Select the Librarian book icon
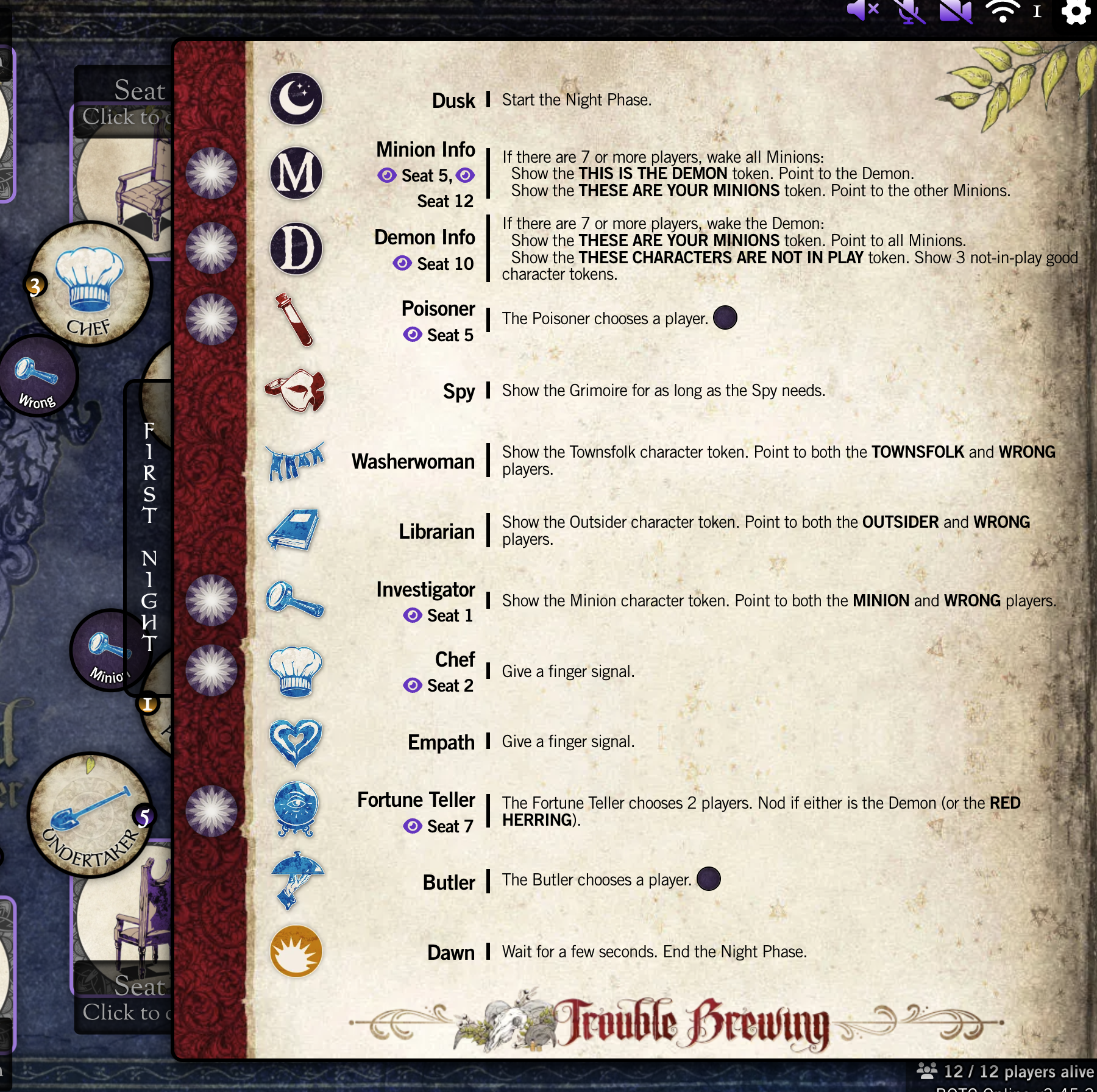Screen dimensions: 1097x1092 coord(294,531)
